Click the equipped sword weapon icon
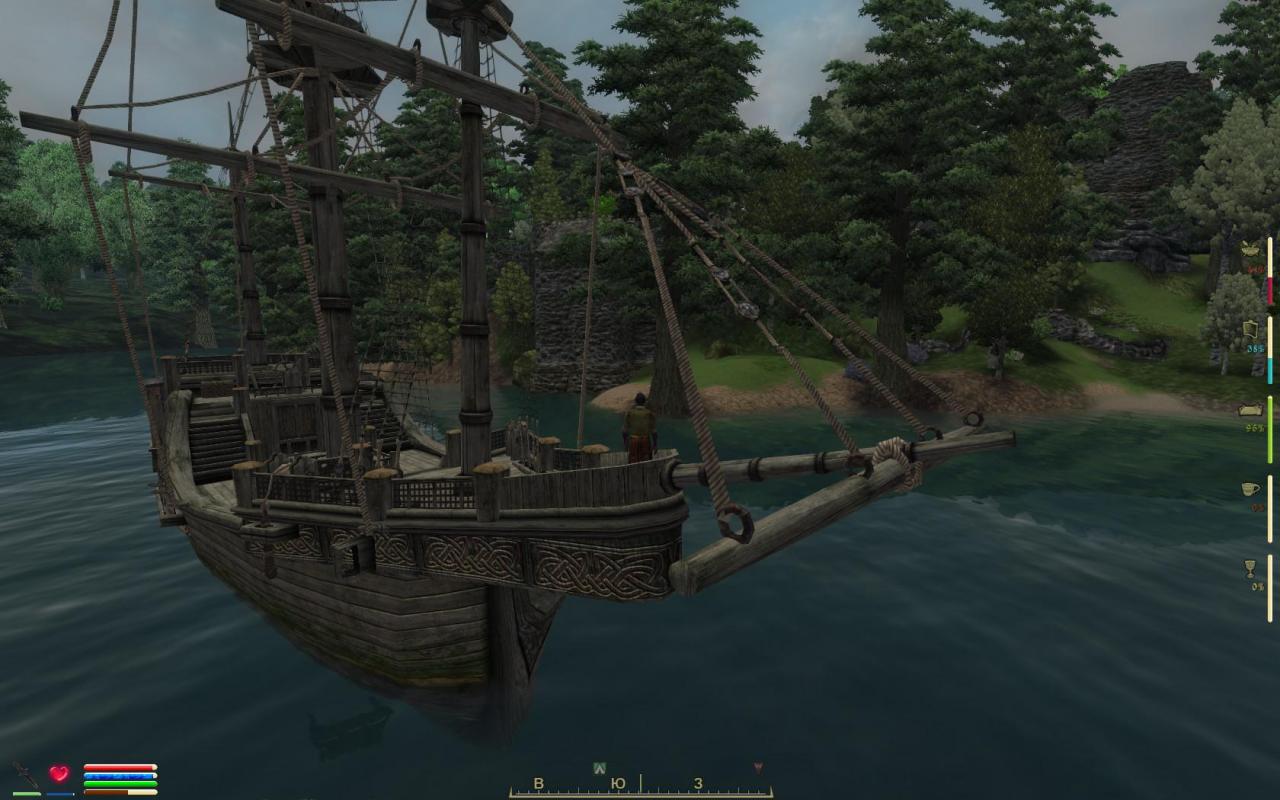1280x800 pixels. 26,775
